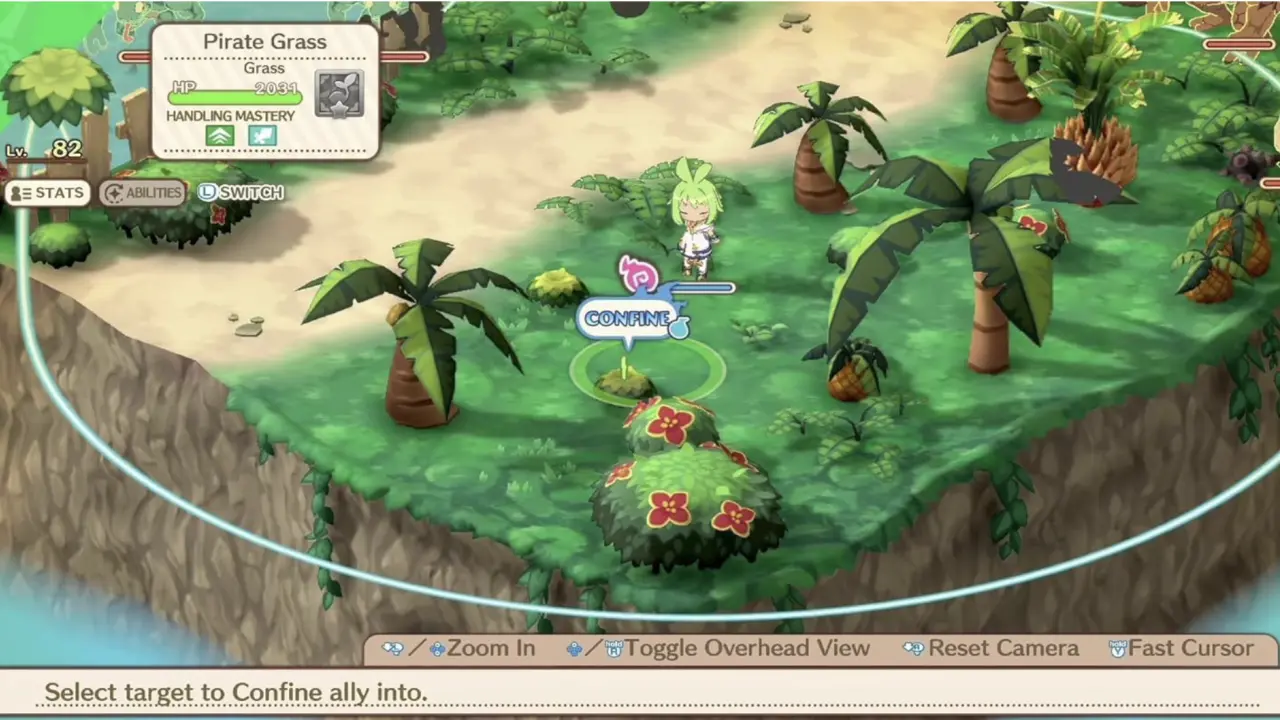
Task: Select the blue sword handling mastery icon
Action: pyautogui.click(x=262, y=136)
